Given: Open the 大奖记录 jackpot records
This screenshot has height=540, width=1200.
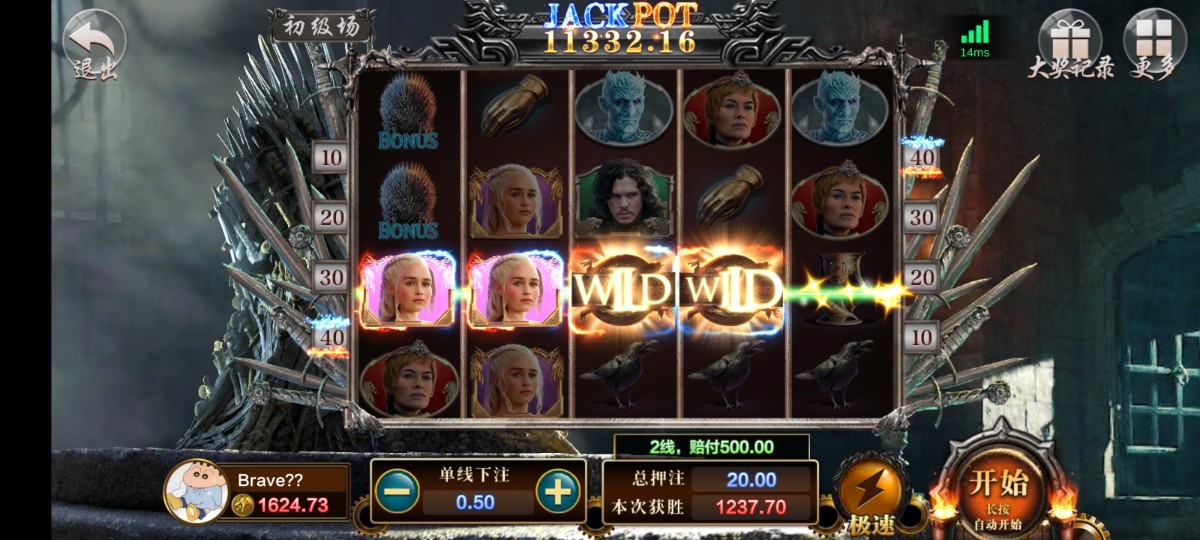Looking at the screenshot, I should [1069, 44].
